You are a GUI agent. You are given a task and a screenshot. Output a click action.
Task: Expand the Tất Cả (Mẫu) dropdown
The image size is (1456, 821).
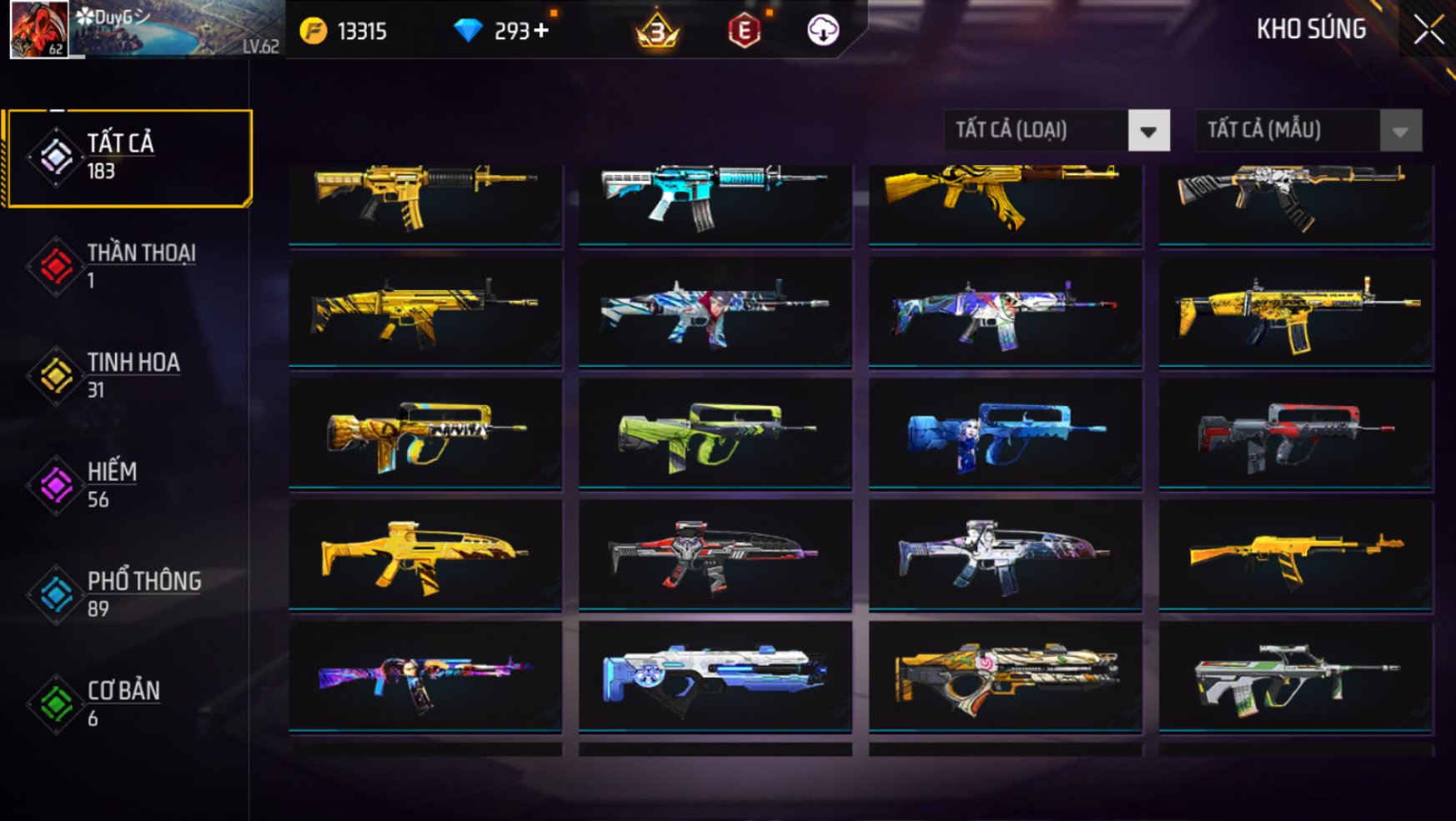tap(1399, 131)
